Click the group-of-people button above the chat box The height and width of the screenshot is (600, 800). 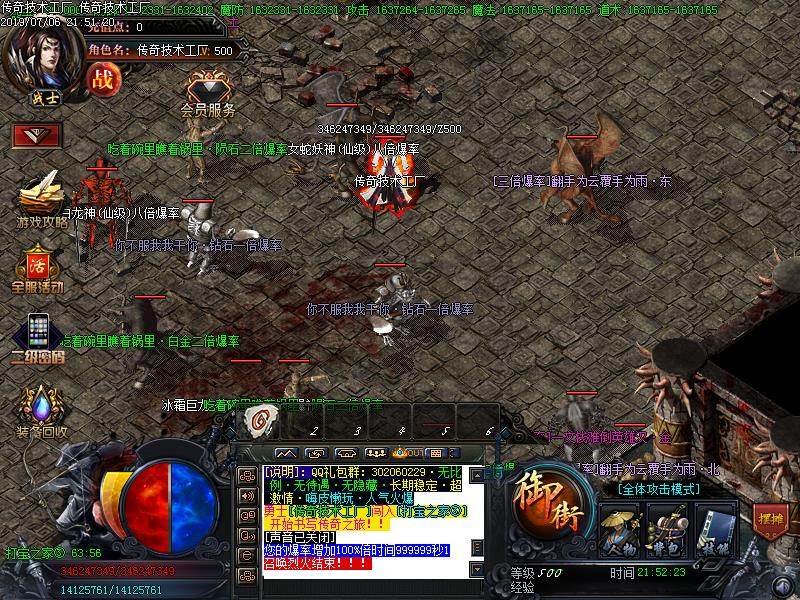tap(376, 453)
